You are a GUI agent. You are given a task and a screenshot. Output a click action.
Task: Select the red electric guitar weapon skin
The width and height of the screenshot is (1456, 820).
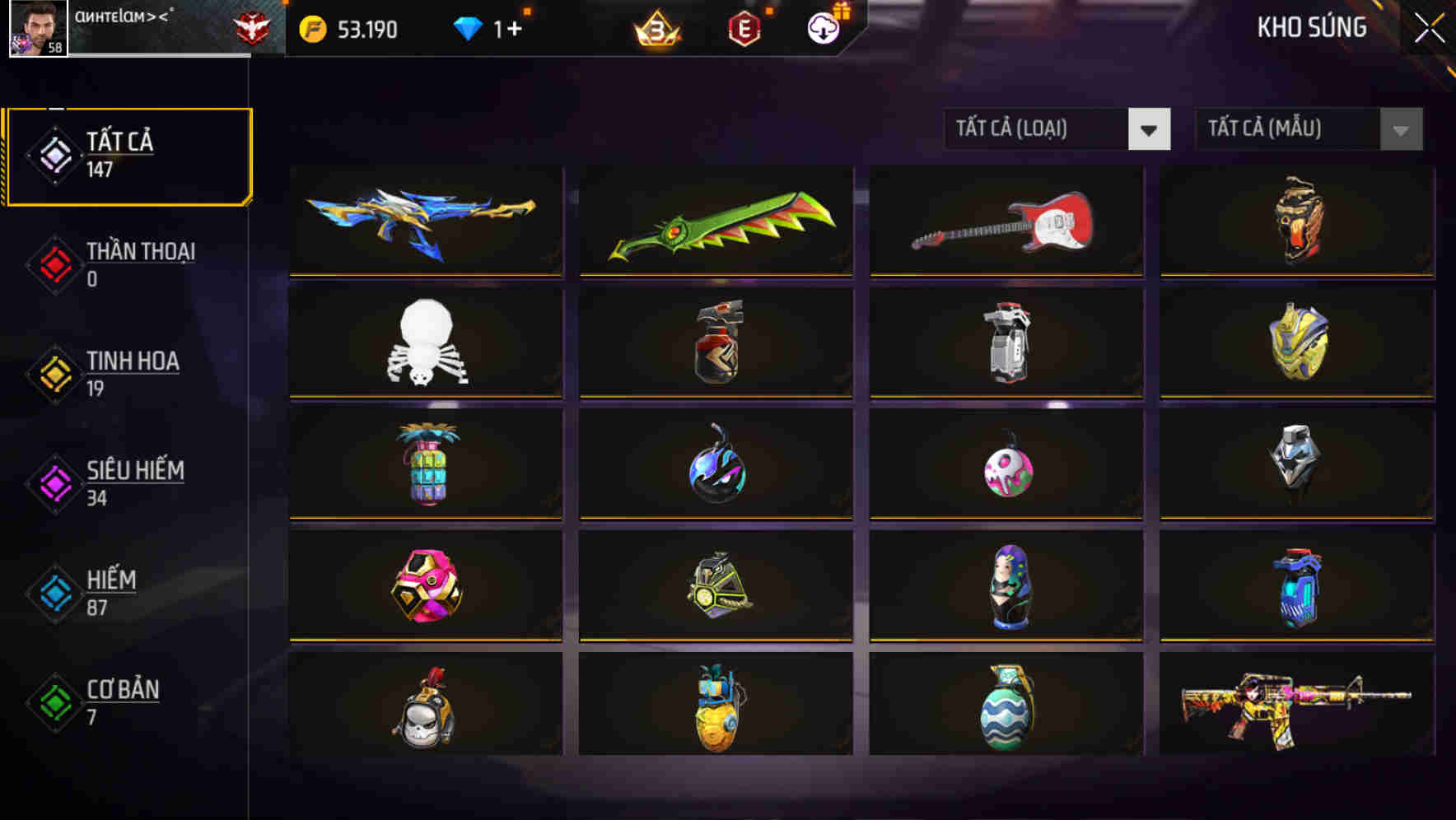tap(1006, 221)
